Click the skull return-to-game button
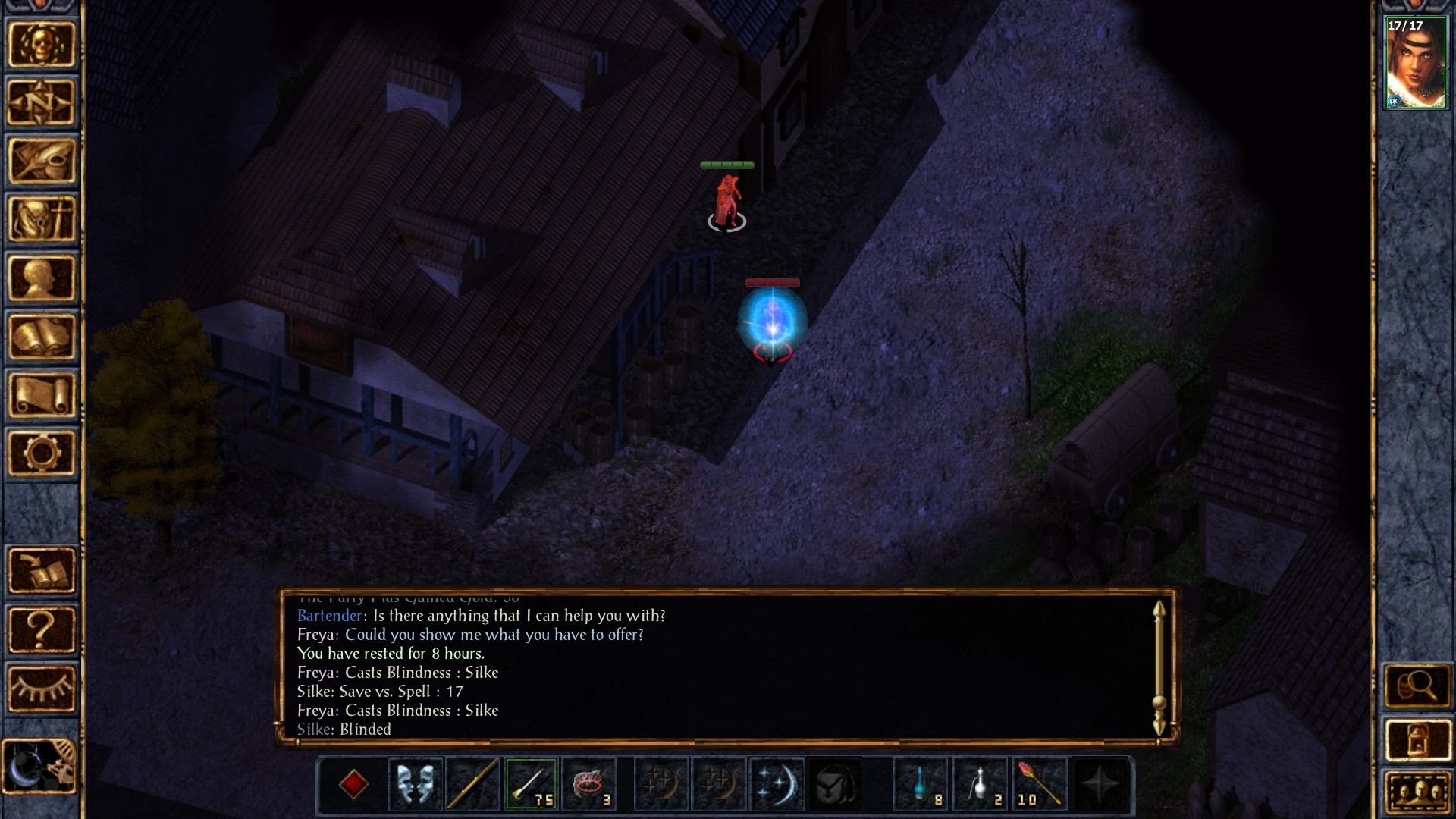This screenshot has width=1456, height=819. click(x=42, y=44)
